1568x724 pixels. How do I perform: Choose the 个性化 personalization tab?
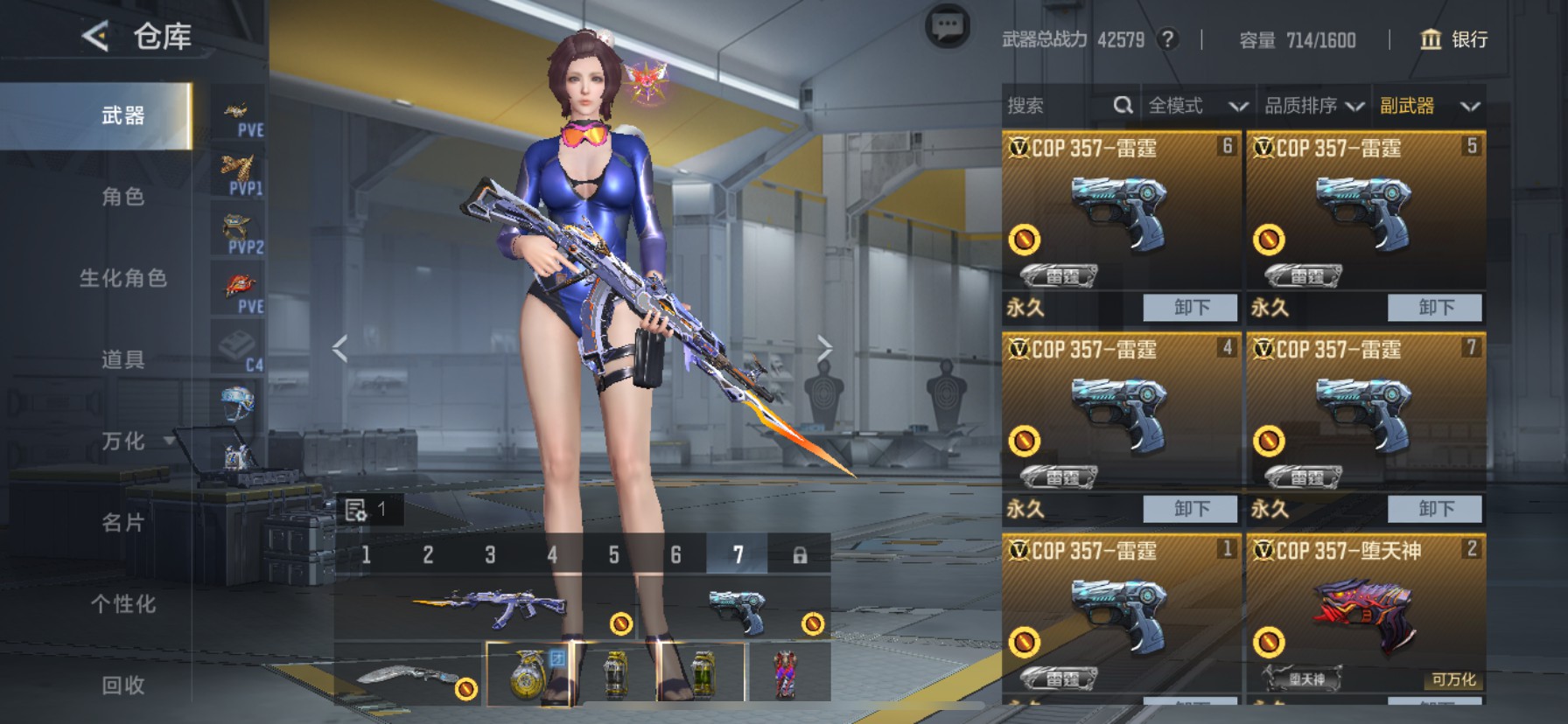pos(122,604)
